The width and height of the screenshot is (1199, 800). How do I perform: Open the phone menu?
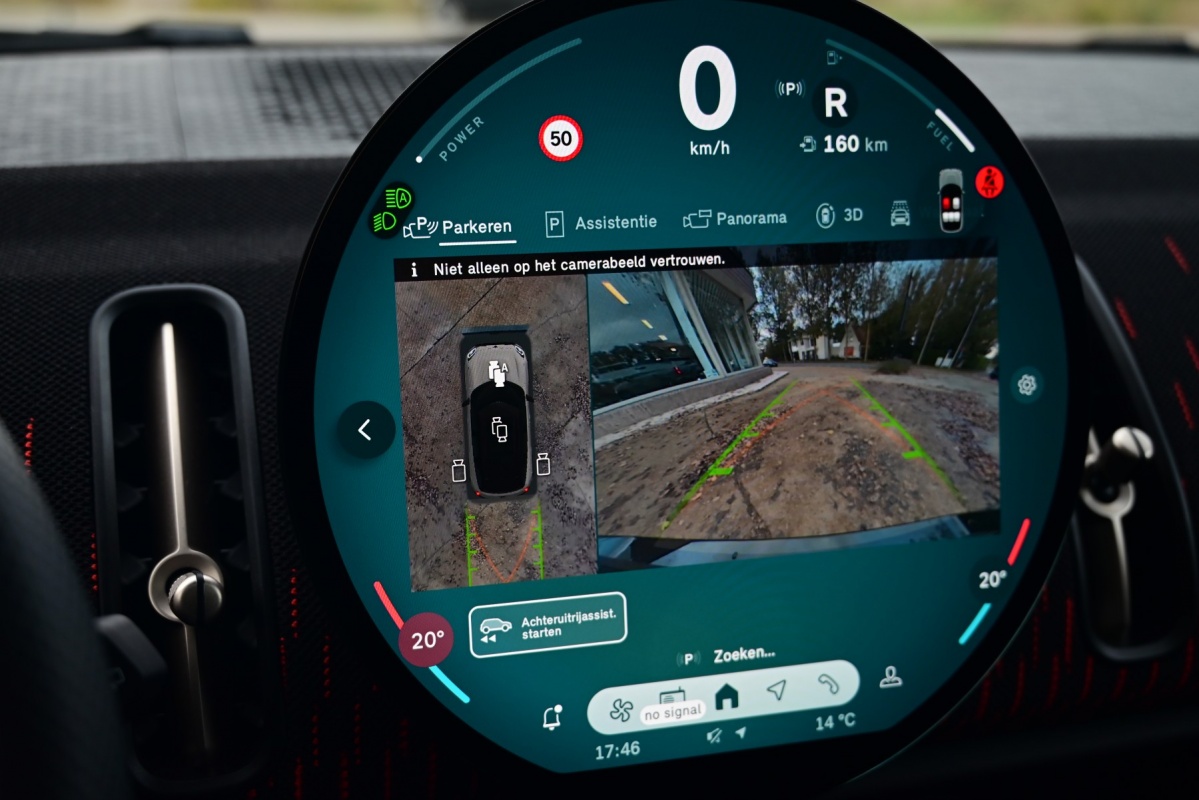[829, 683]
